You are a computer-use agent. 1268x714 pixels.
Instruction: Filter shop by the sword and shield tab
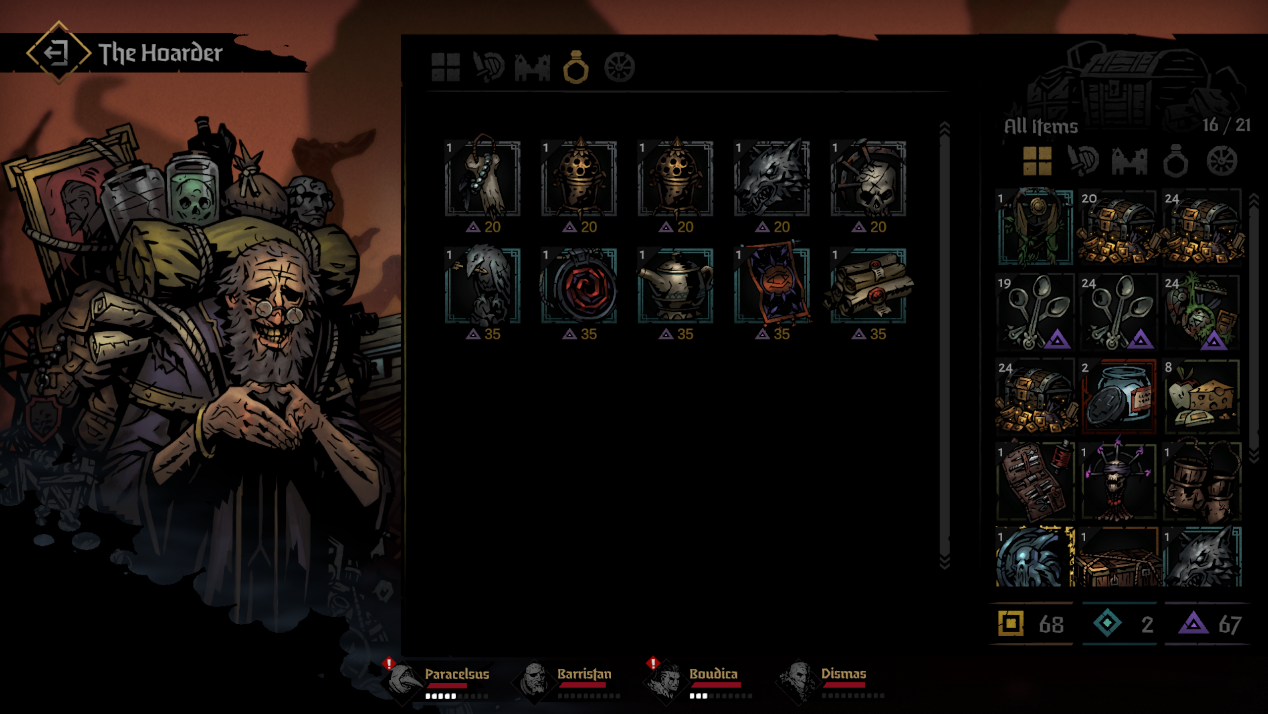(489, 68)
